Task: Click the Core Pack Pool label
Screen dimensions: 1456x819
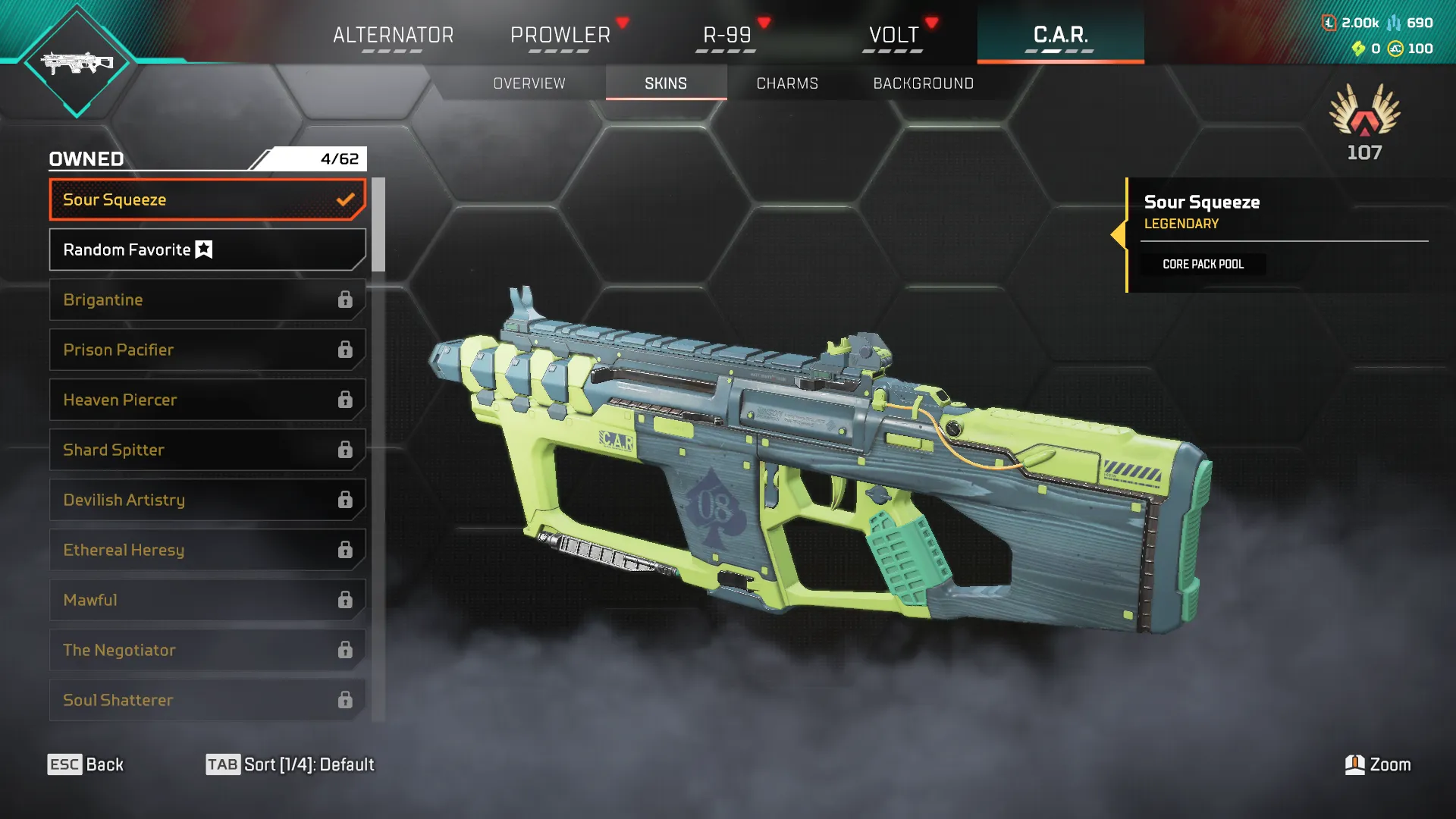Action: click(1202, 264)
